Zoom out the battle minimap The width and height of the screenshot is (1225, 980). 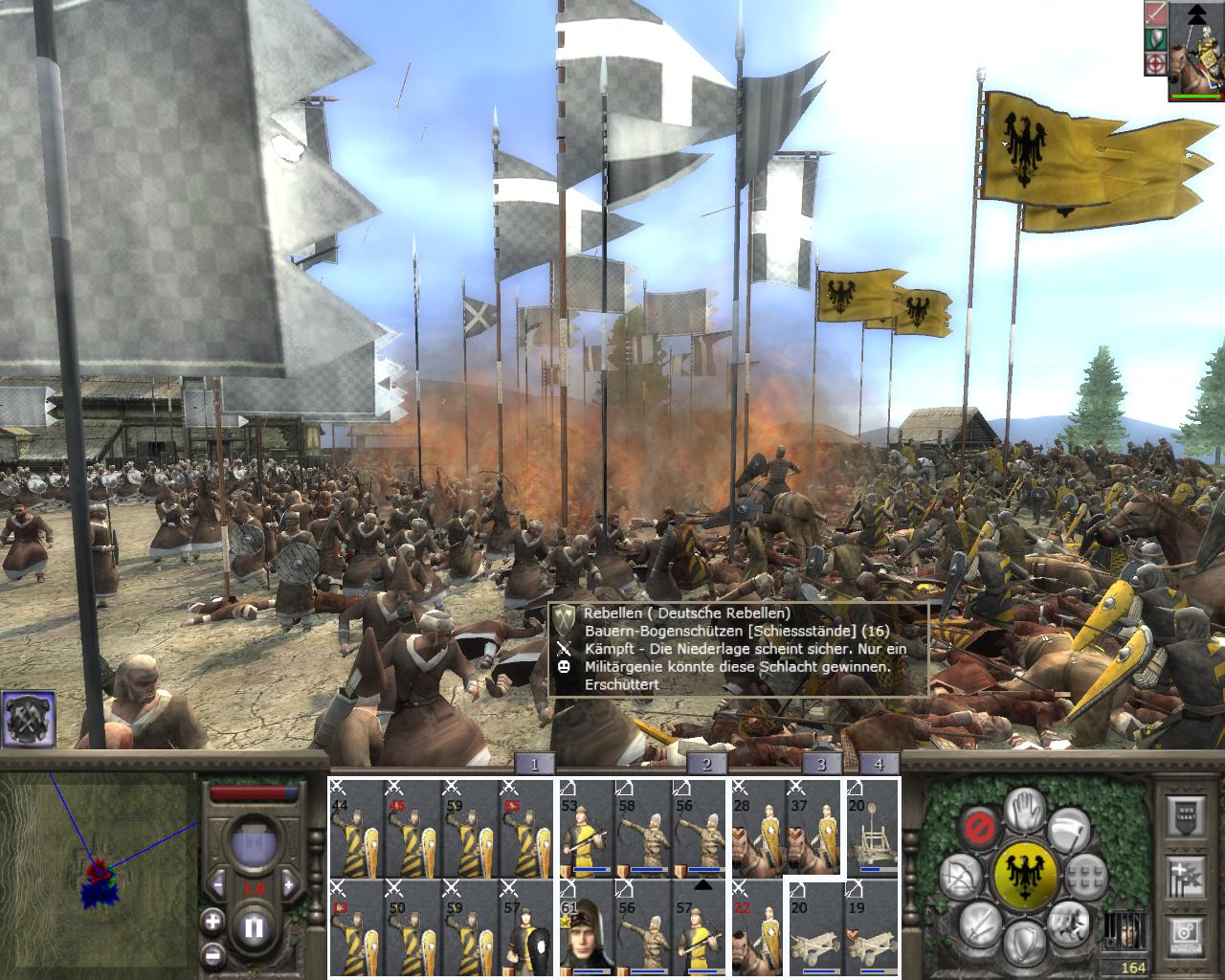(x=212, y=954)
